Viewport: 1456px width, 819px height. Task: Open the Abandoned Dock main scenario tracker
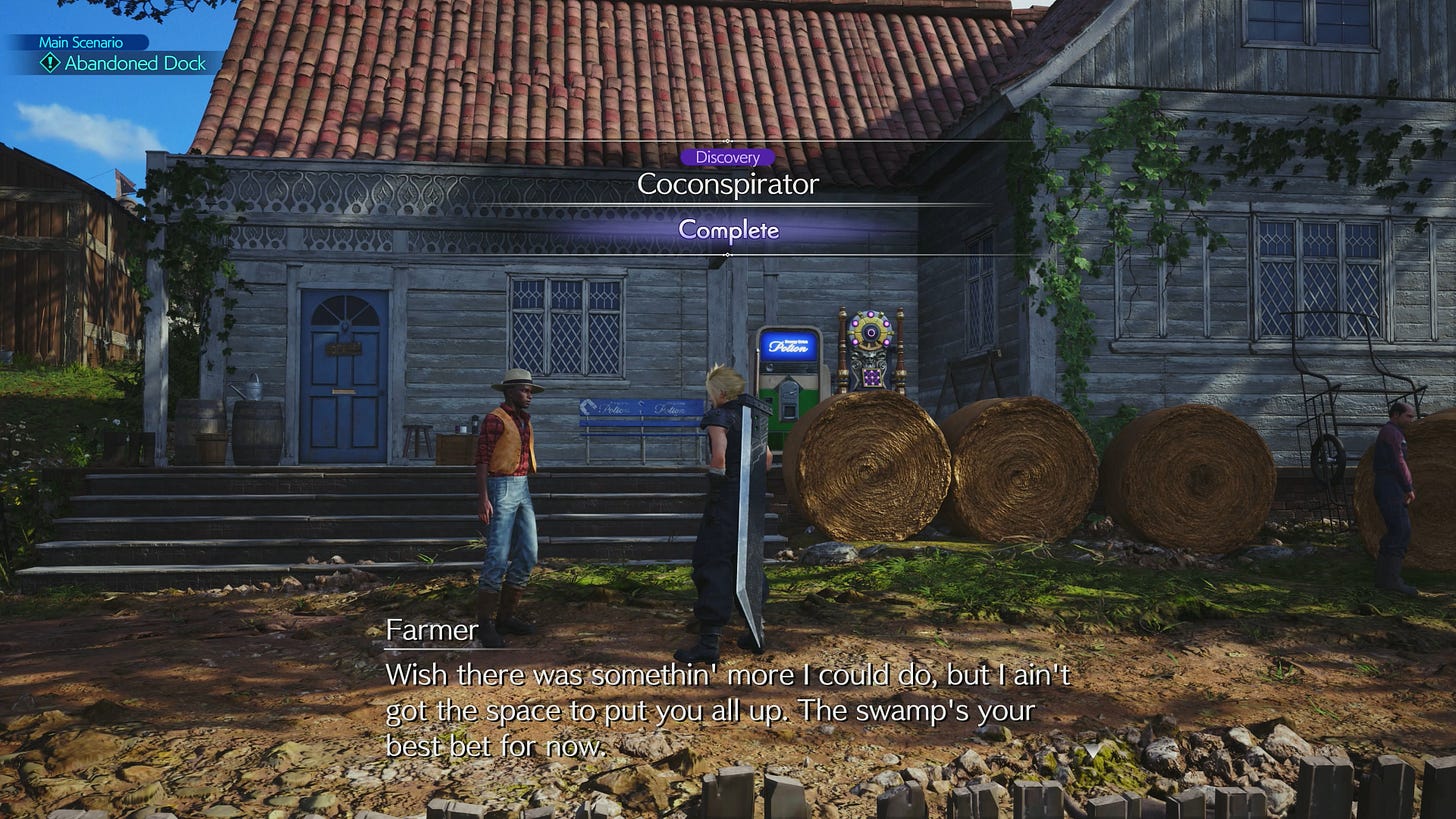pyautogui.click(x=124, y=63)
